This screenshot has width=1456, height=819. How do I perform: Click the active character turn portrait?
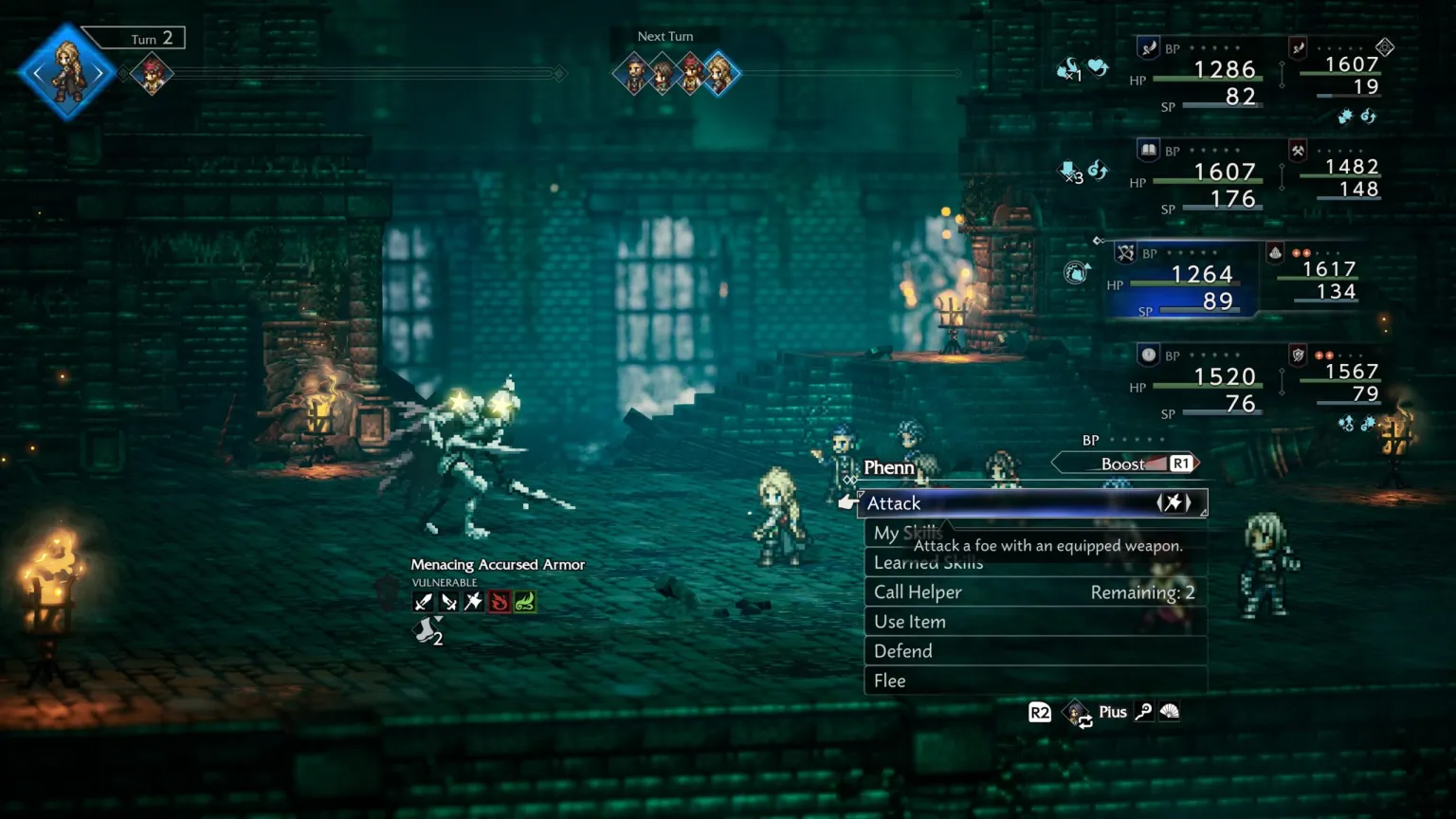point(67,72)
